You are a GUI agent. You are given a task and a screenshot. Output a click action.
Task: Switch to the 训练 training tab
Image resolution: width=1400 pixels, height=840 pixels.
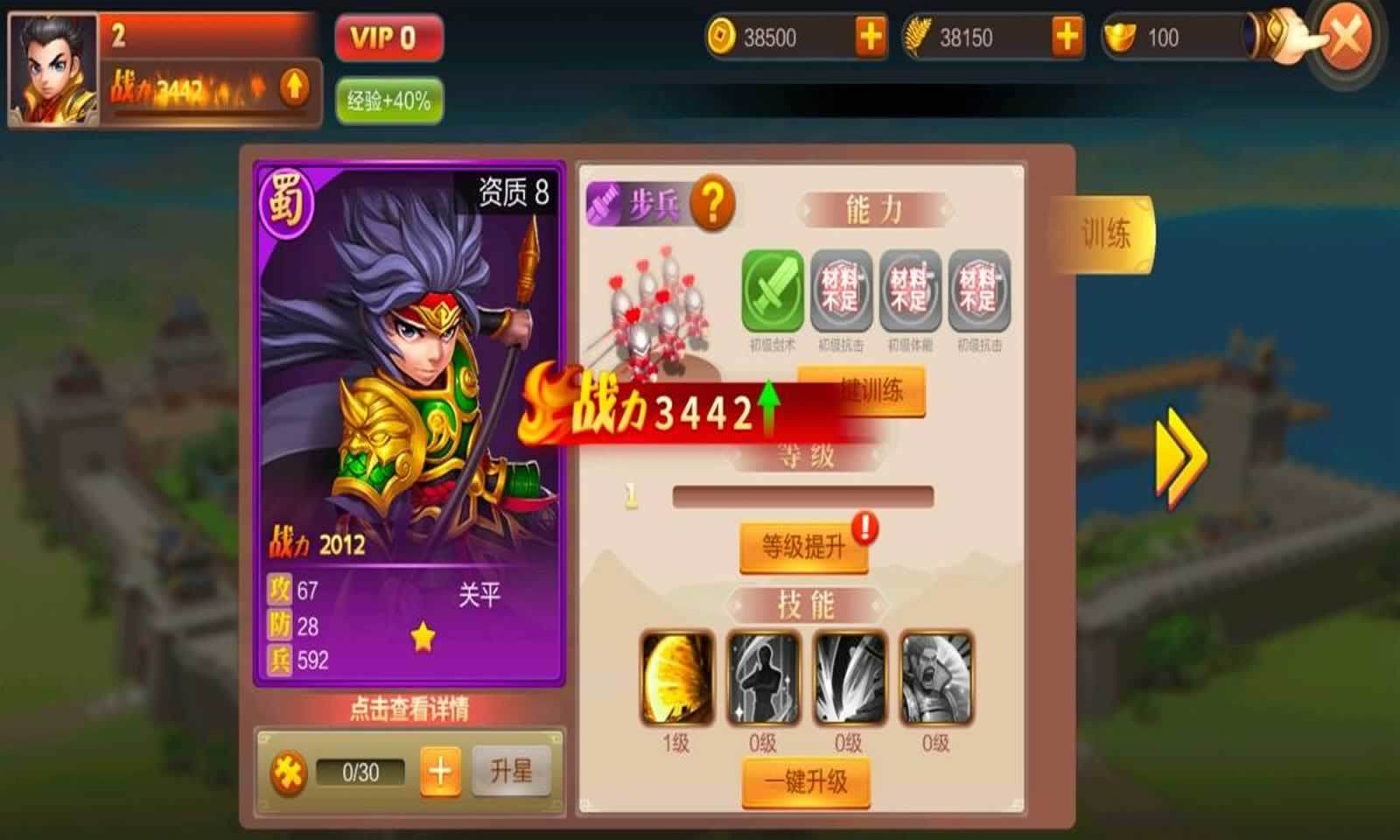click(x=1105, y=234)
